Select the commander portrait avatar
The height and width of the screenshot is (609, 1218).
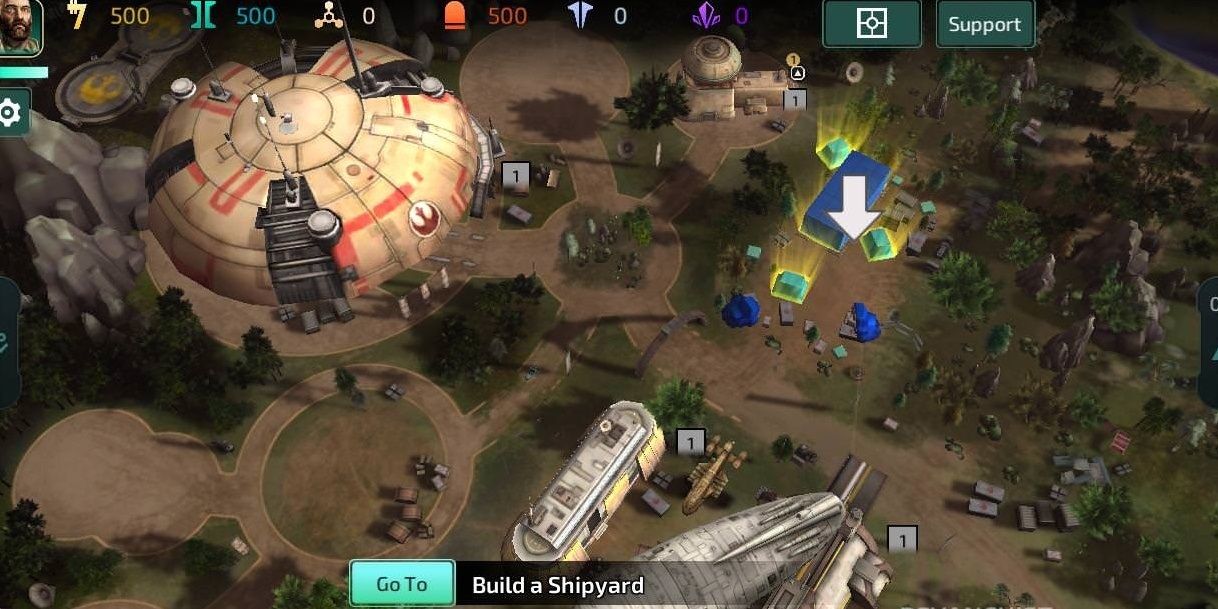(20, 28)
